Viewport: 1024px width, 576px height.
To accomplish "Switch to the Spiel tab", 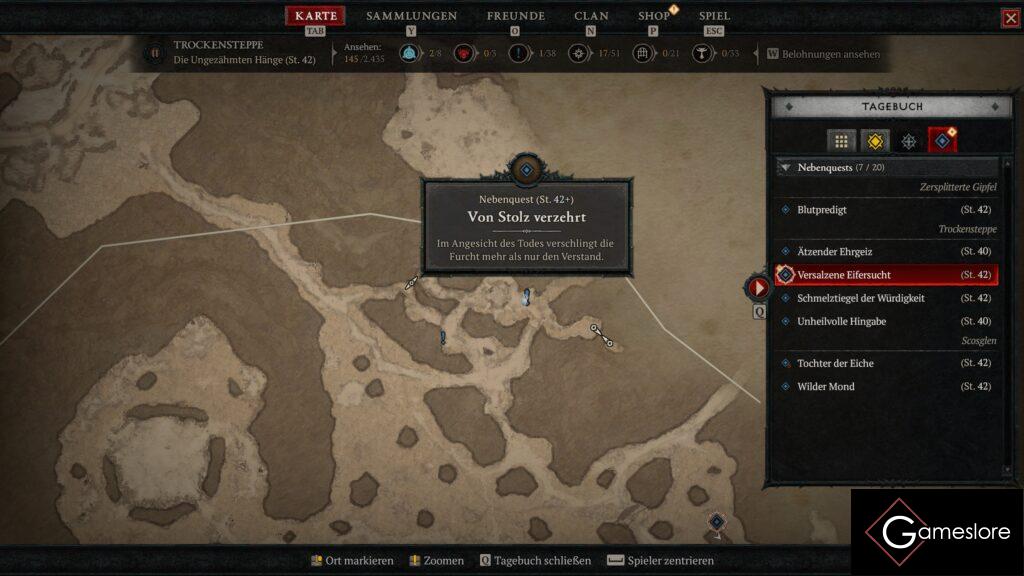I will coord(714,16).
